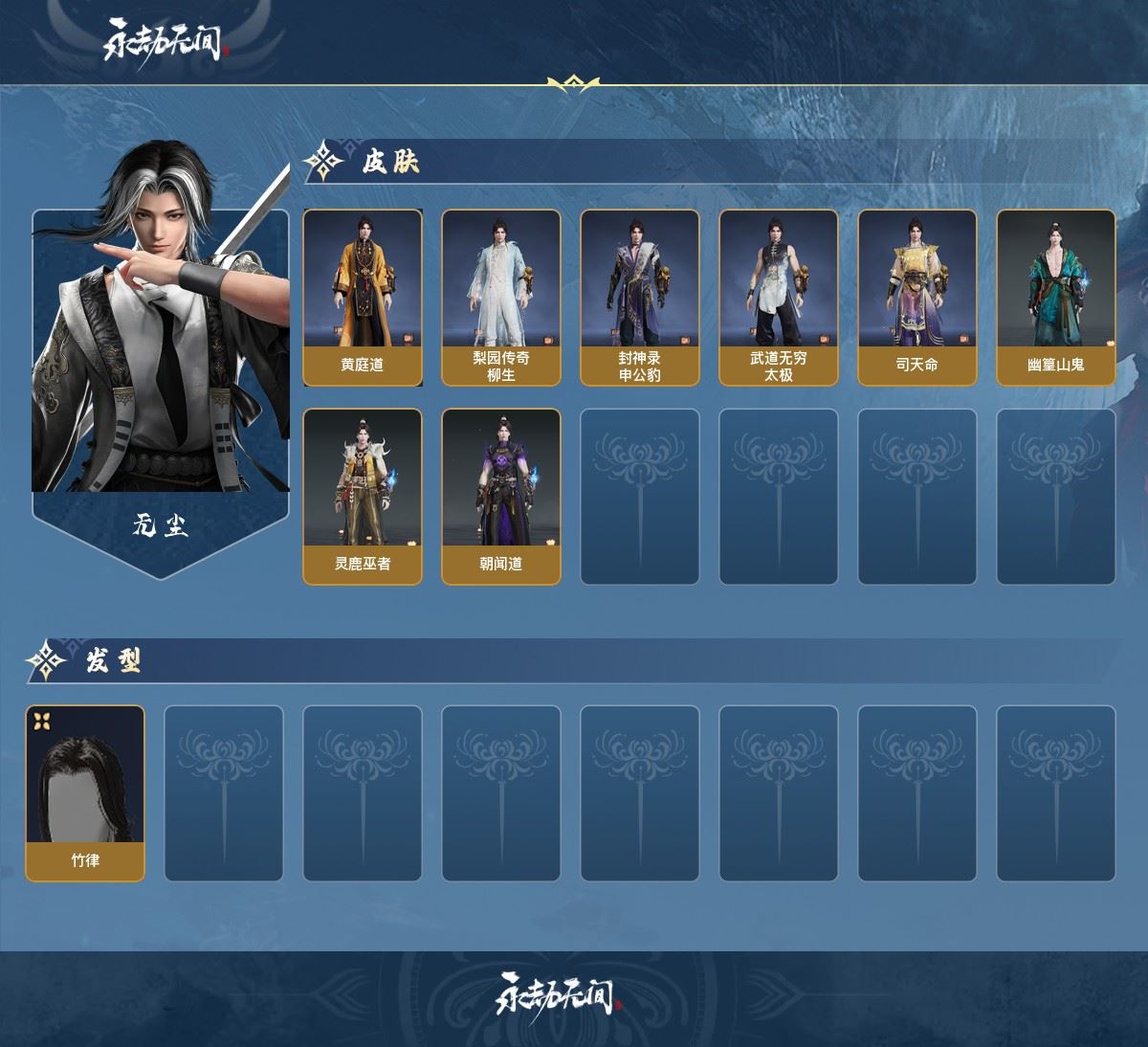Pick the 朝闻道 skin card
This screenshot has width=1148, height=1047.
point(501,497)
